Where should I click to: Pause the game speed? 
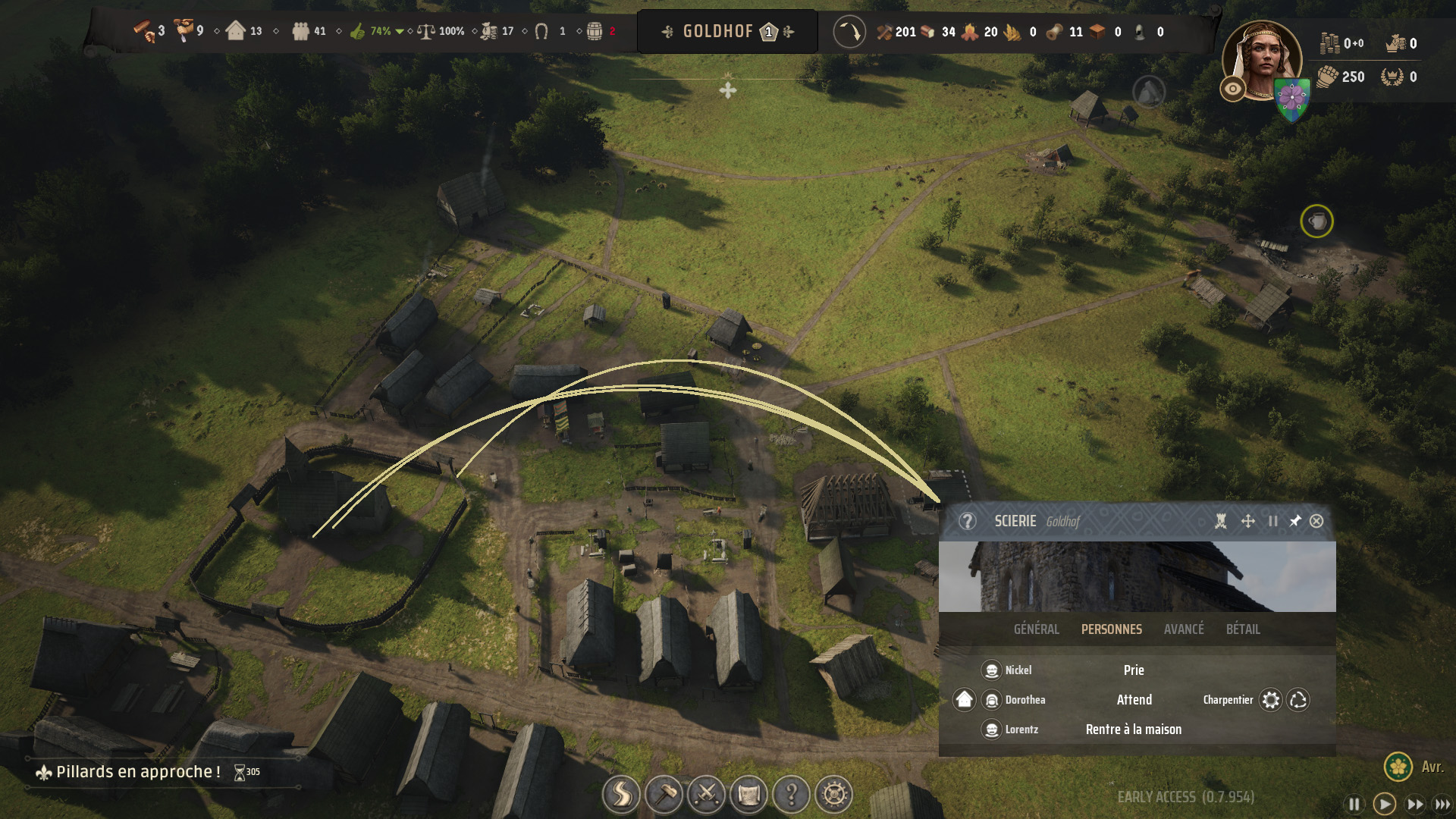tap(1354, 804)
